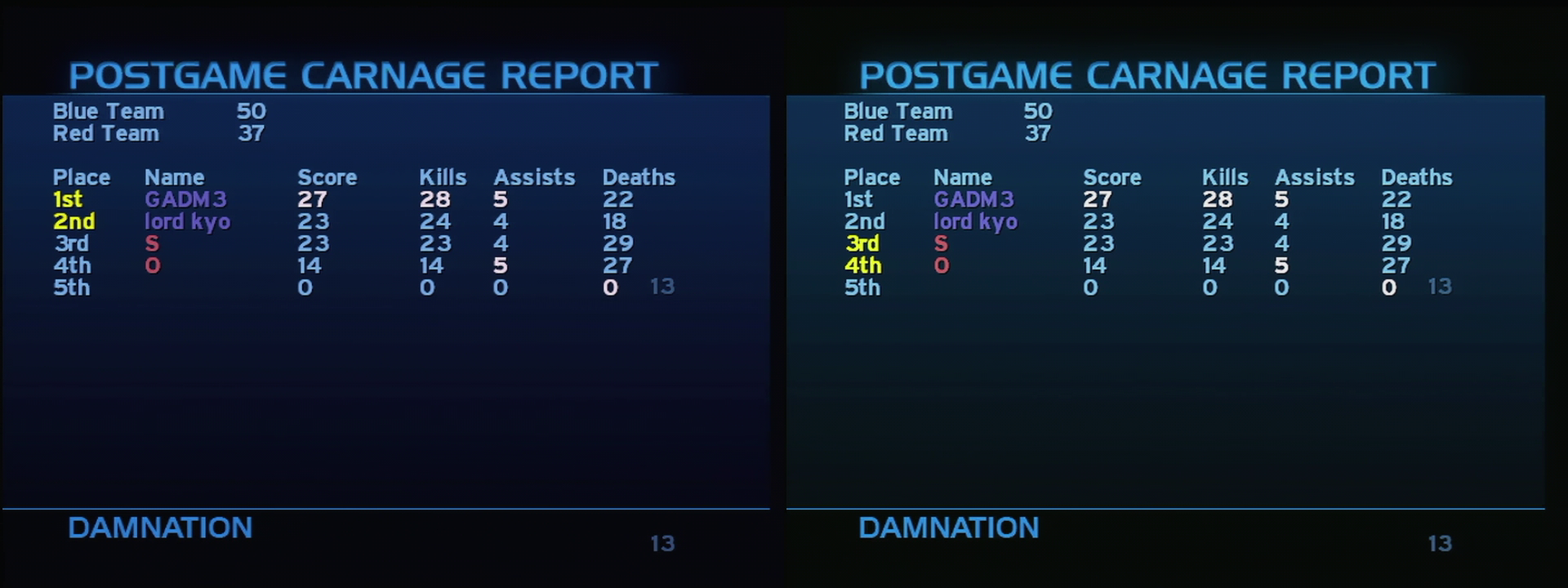Image resolution: width=1568 pixels, height=588 pixels.
Task: Select the player lord kyo
Action: [x=189, y=220]
